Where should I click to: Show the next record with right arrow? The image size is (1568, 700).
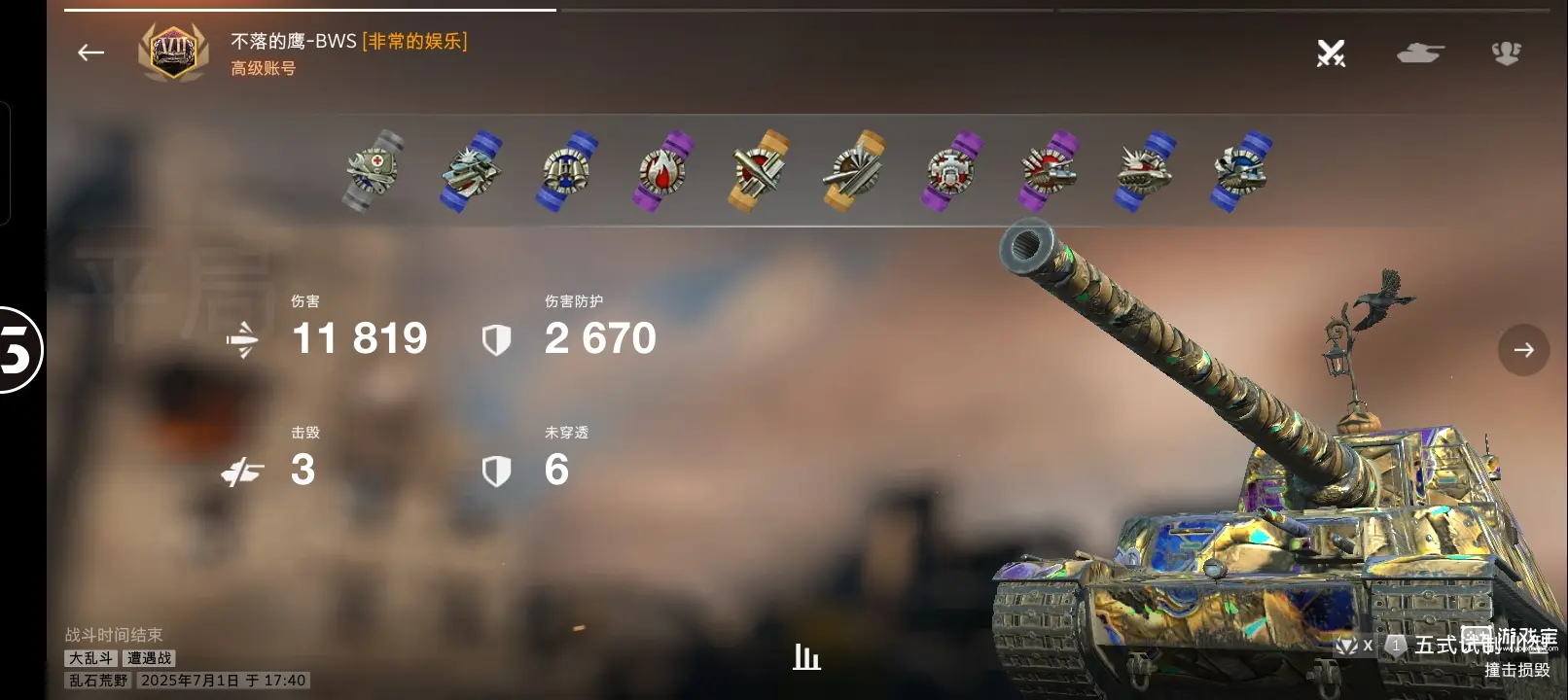(x=1523, y=350)
